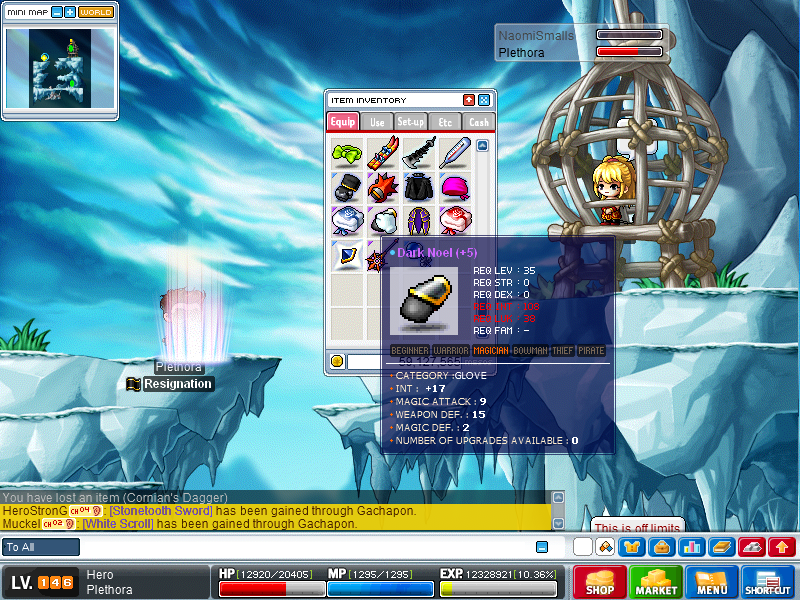The image size is (800, 600).
Task: Select the black top hat item
Action: [x=346, y=187]
